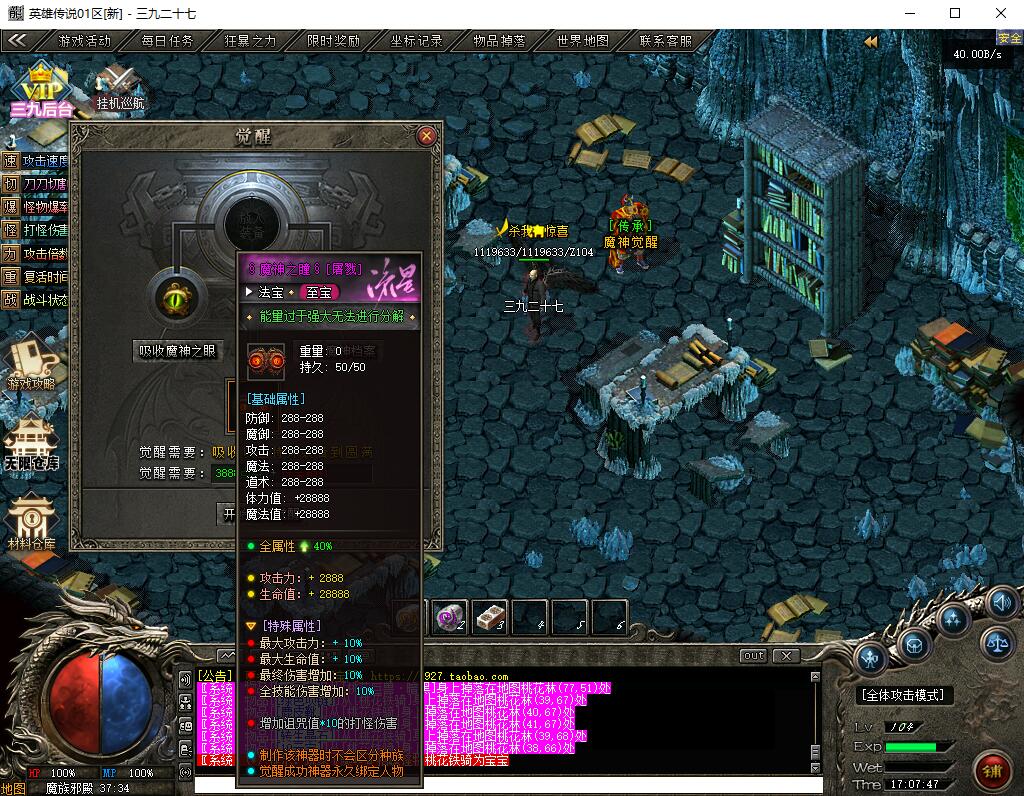The width and height of the screenshot is (1024, 796).
Task: Select the 狂暴之力 menu tab
Action: pyautogui.click(x=250, y=41)
